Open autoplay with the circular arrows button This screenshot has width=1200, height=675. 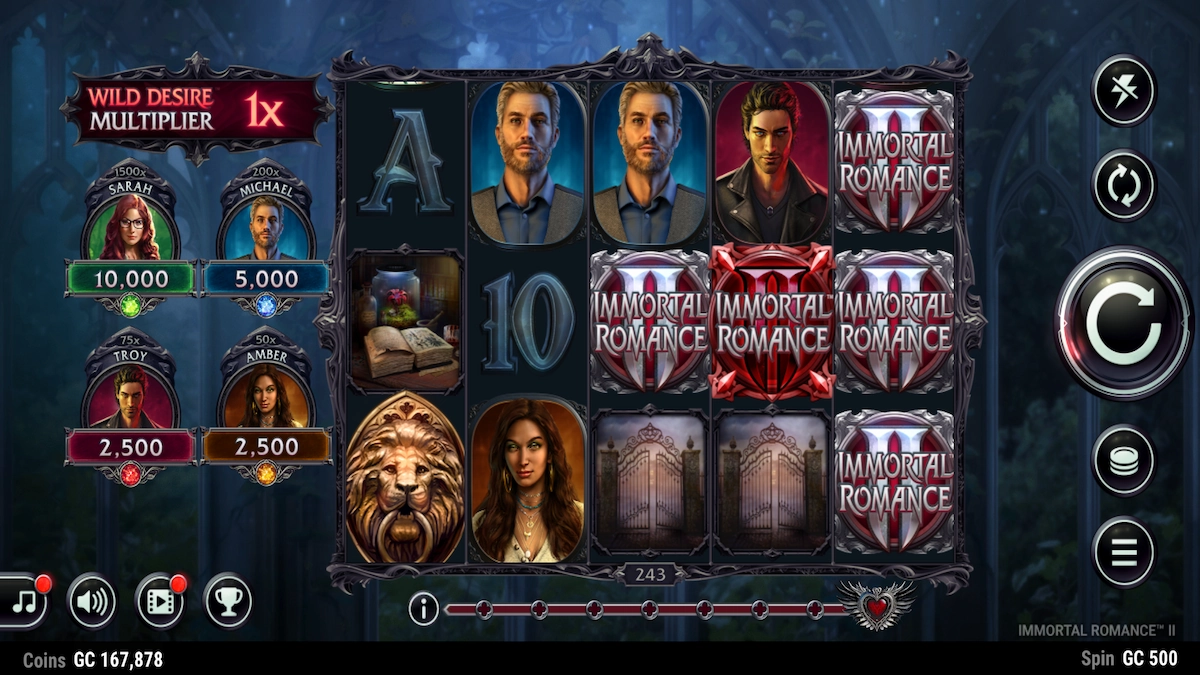pyautogui.click(x=1123, y=185)
